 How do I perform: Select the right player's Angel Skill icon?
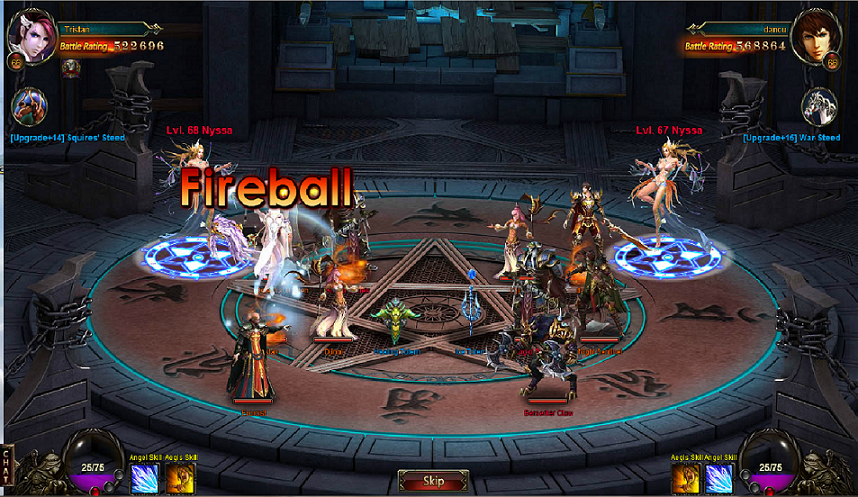click(720, 478)
